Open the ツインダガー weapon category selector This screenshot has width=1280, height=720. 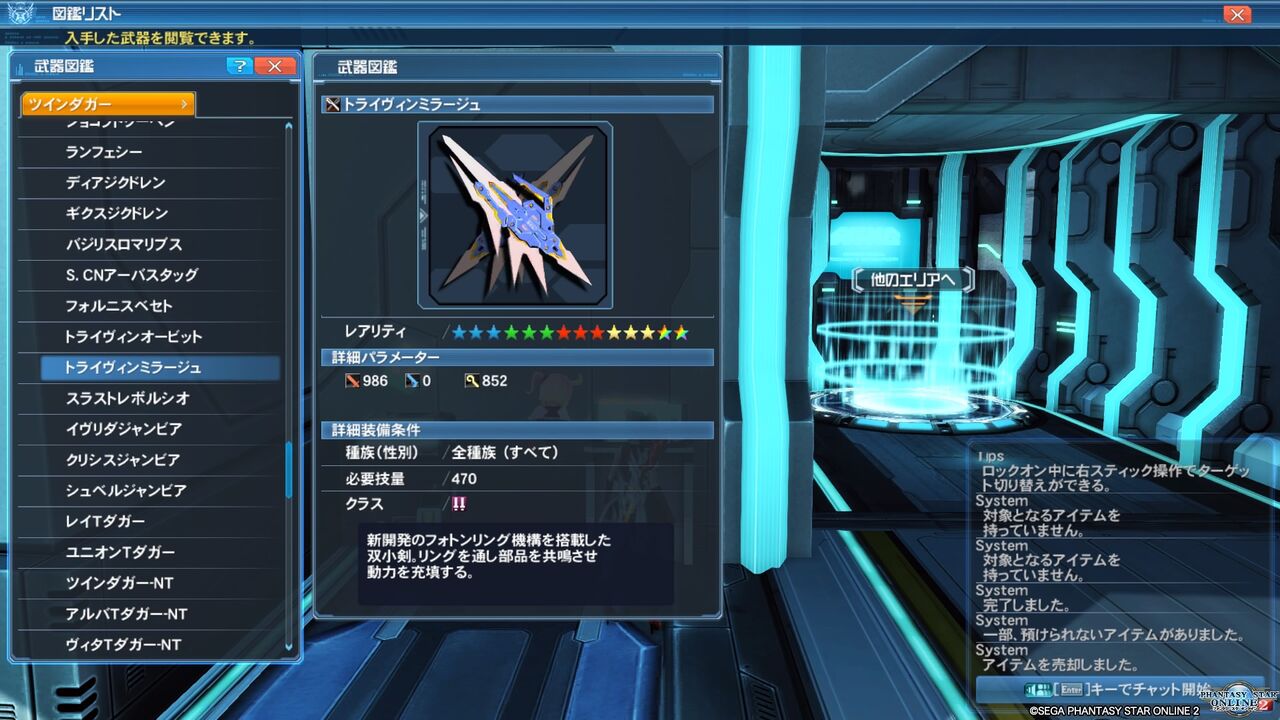tap(105, 104)
